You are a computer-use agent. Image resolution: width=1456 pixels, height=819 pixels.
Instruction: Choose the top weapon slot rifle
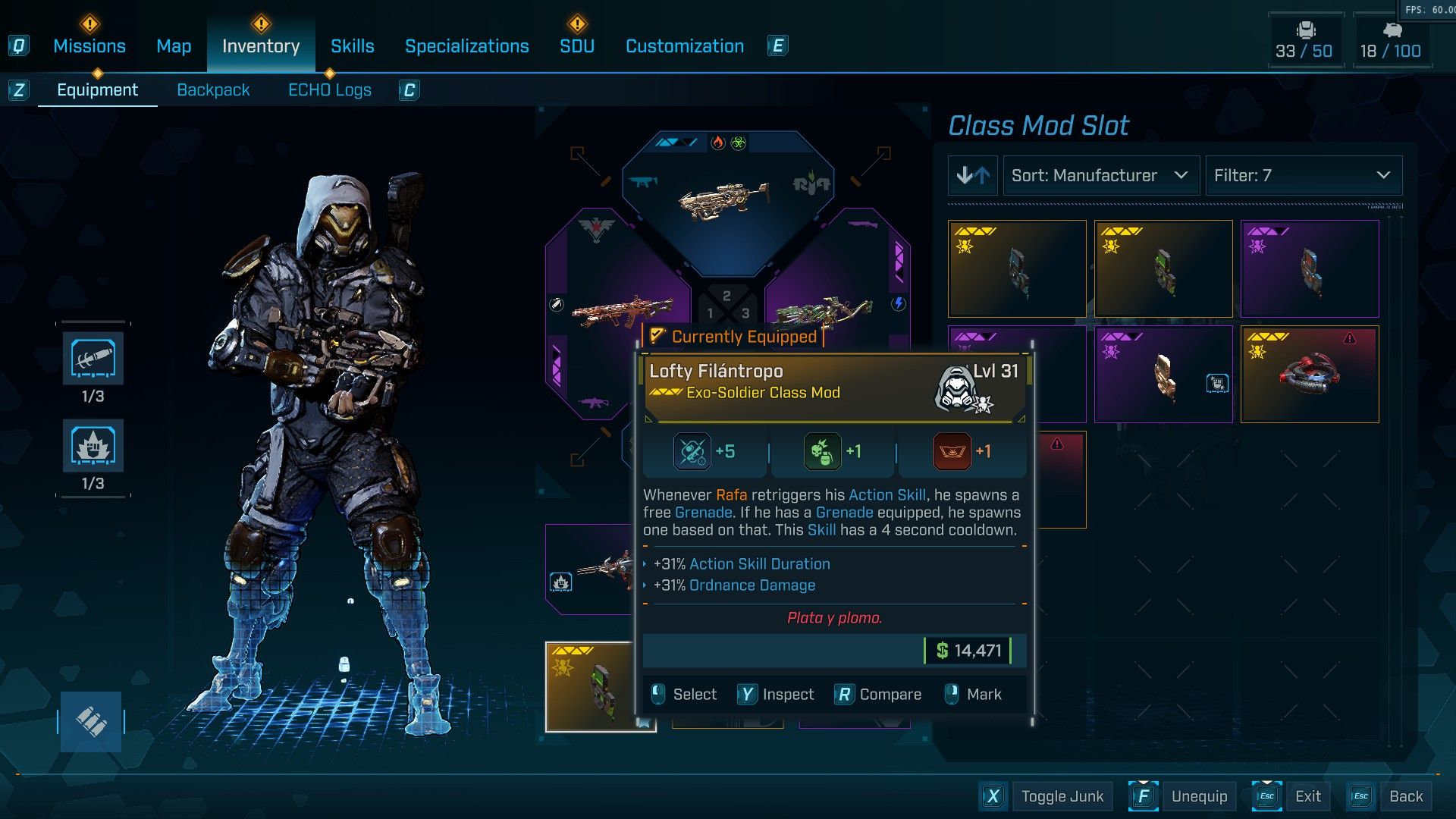(726, 201)
